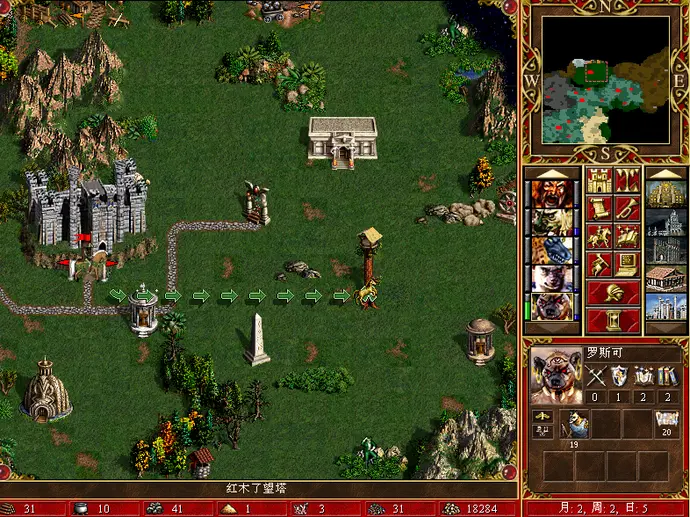The width and height of the screenshot is (690, 517).
Task: Select the troop stack with 19 units
Action: click(574, 425)
